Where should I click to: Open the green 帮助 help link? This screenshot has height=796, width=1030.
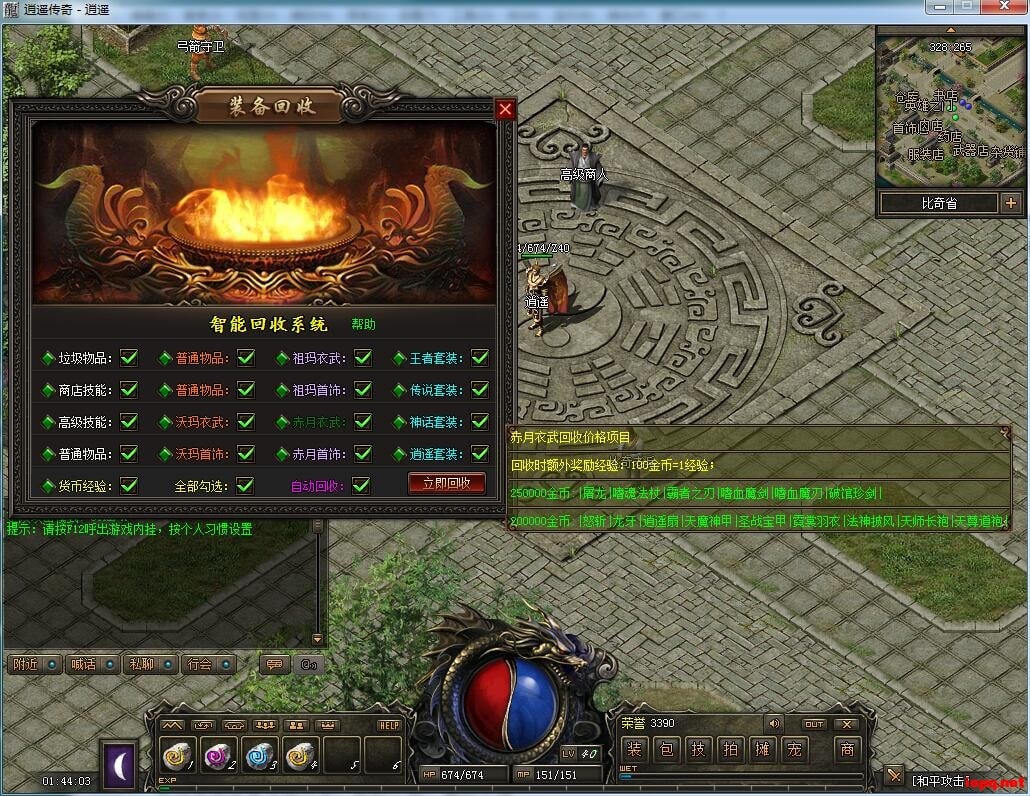[x=363, y=324]
